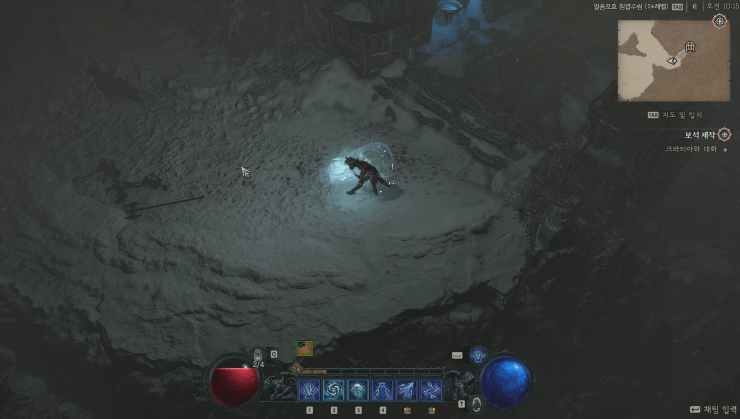The width and height of the screenshot is (740, 419).
Task: Click the round skill icon above the mana orb
Action: point(478,354)
